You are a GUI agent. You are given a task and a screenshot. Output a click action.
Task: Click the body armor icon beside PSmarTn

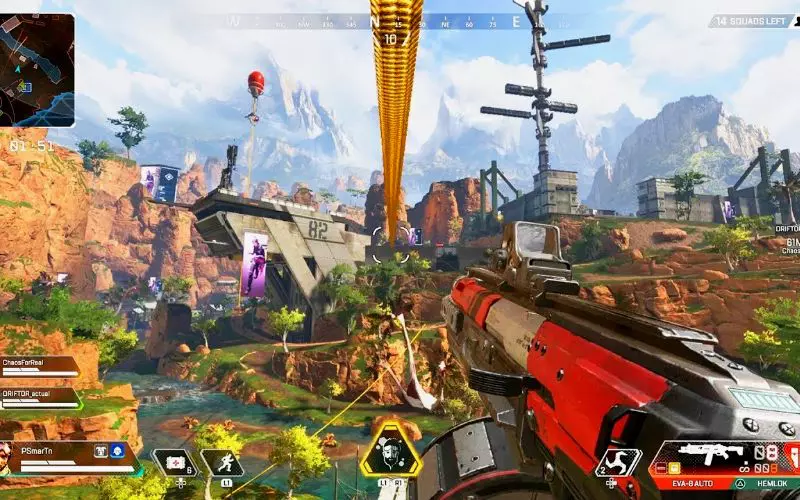[x=101, y=451]
